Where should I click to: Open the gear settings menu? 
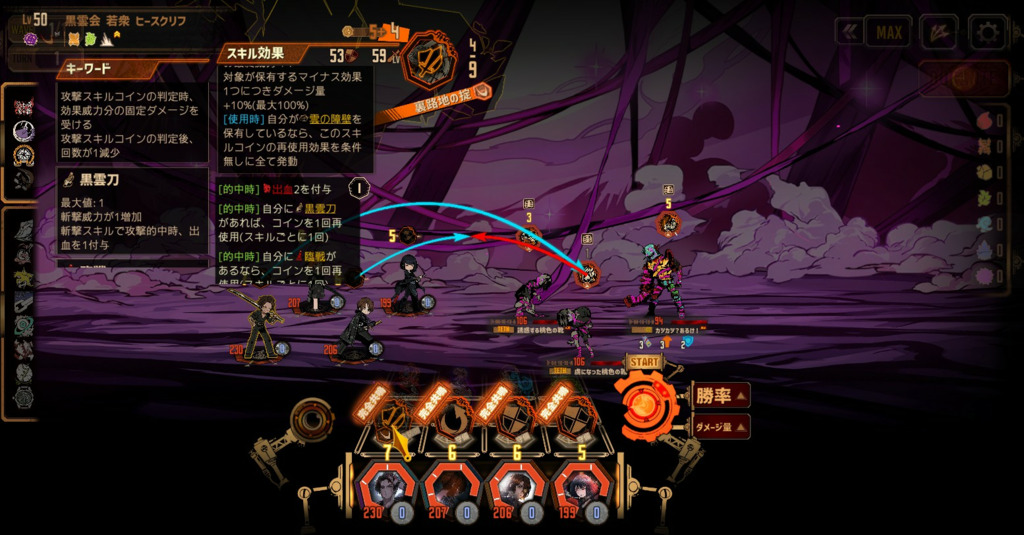point(987,32)
